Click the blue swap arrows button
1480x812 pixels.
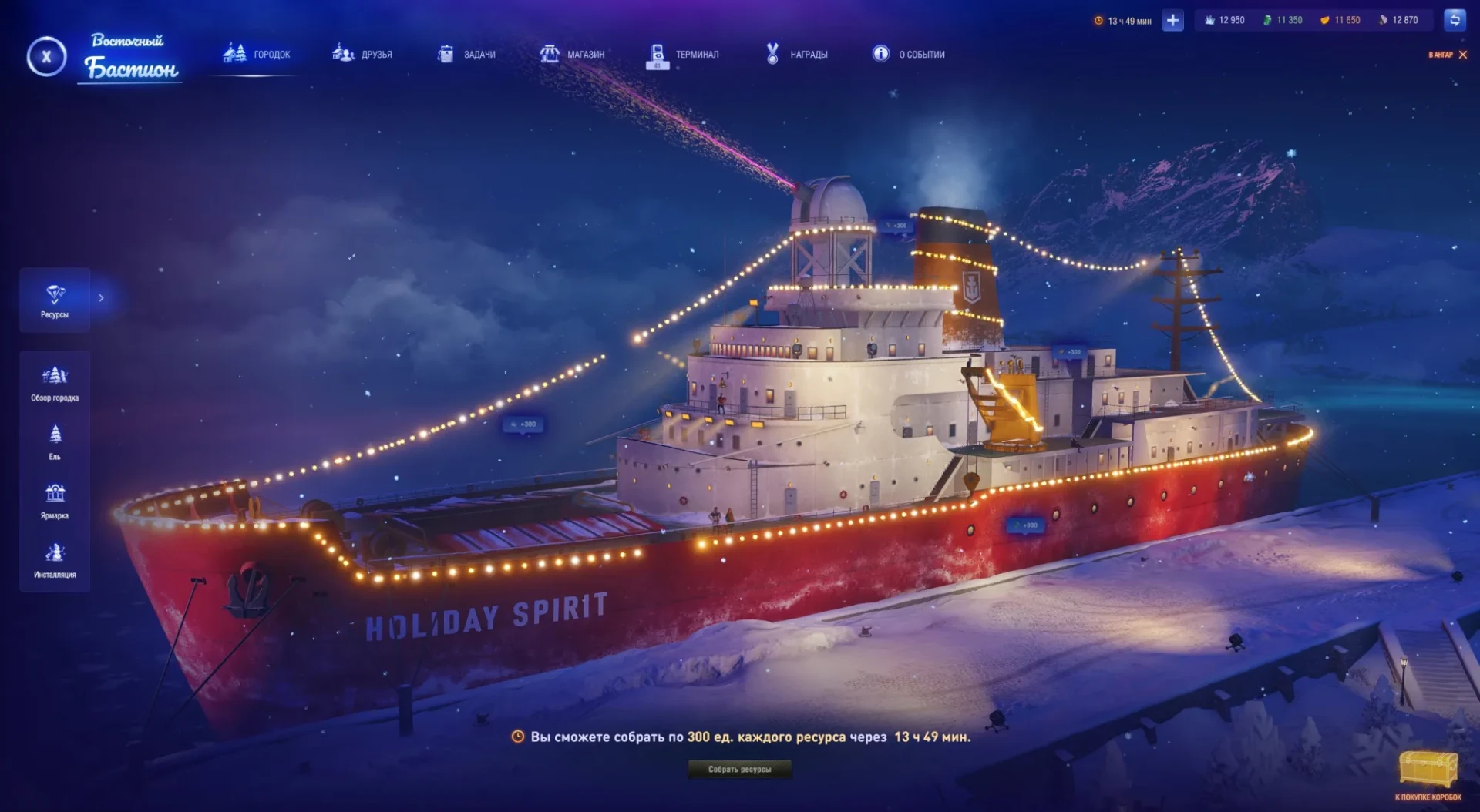point(1455,21)
